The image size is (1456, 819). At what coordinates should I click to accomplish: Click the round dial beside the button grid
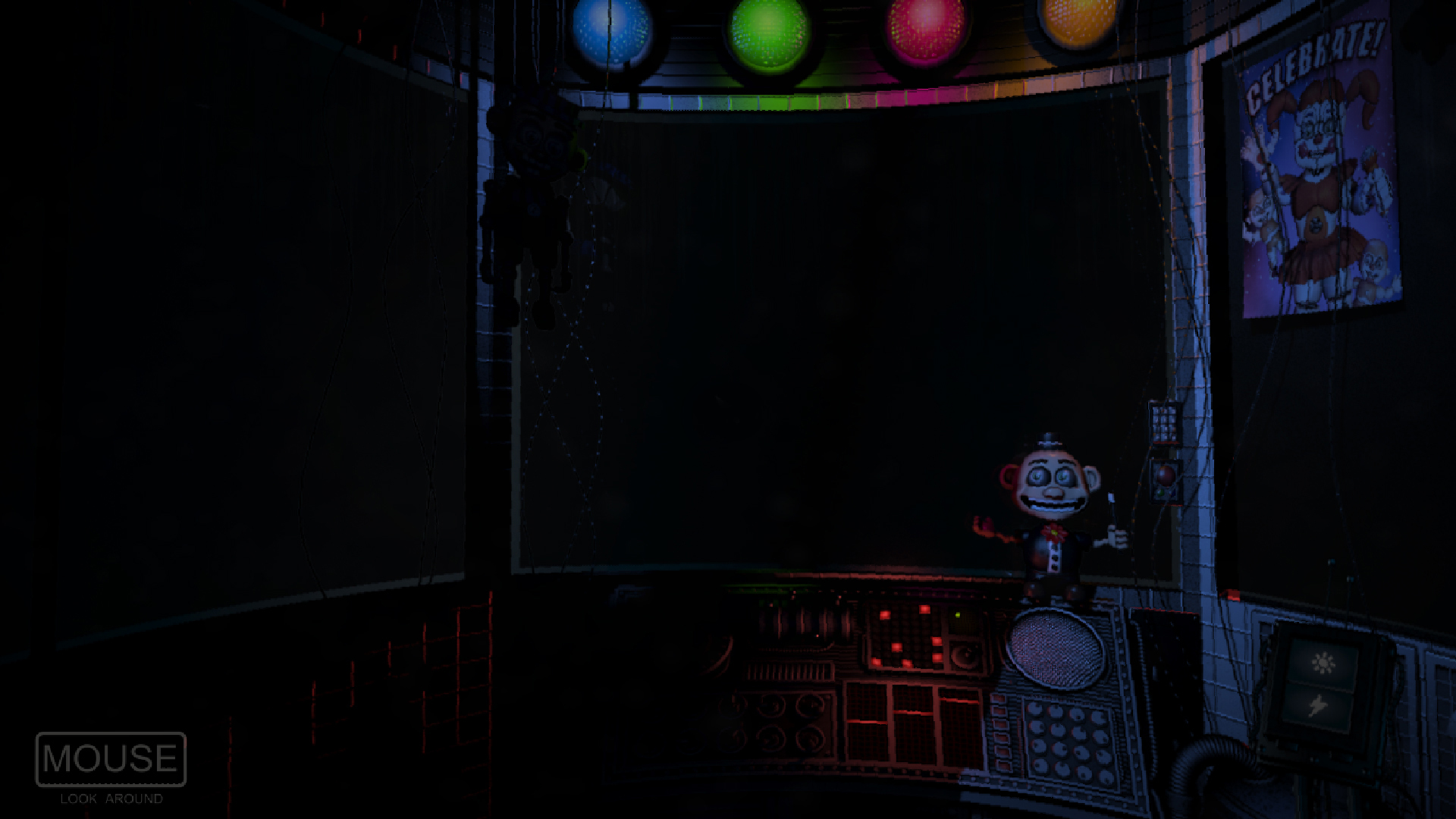[967, 654]
